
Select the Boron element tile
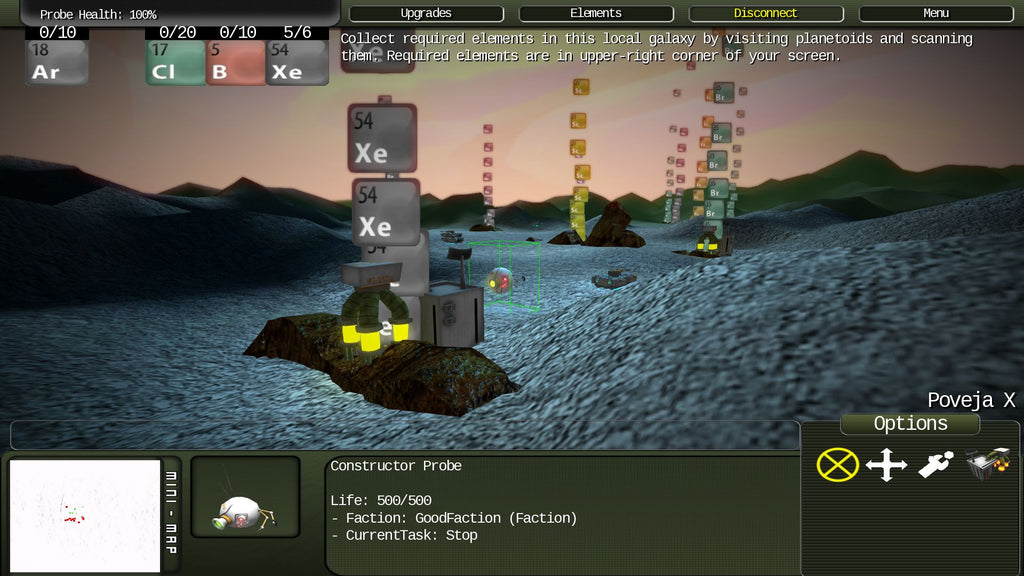236,62
